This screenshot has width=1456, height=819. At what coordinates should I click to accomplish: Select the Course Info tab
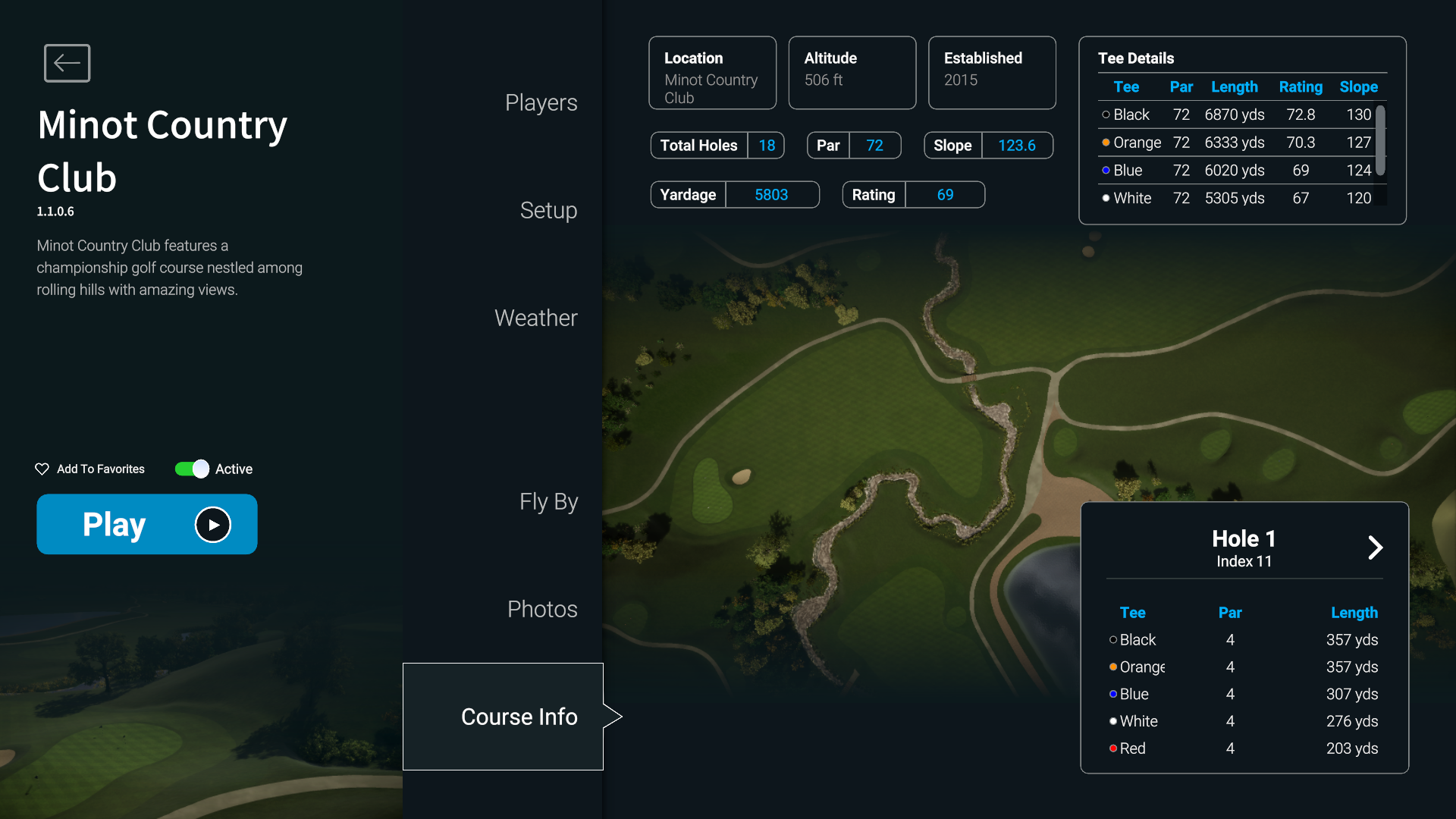(519, 717)
